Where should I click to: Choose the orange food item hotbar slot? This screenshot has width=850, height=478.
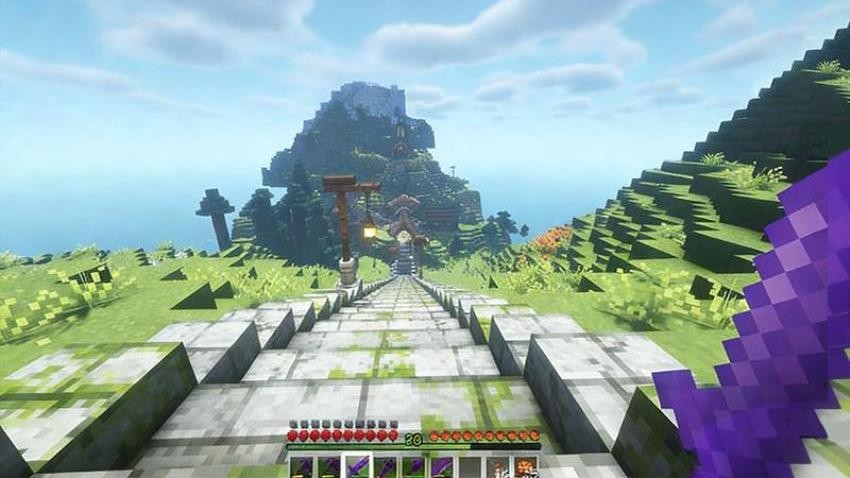pyautogui.click(x=525, y=467)
